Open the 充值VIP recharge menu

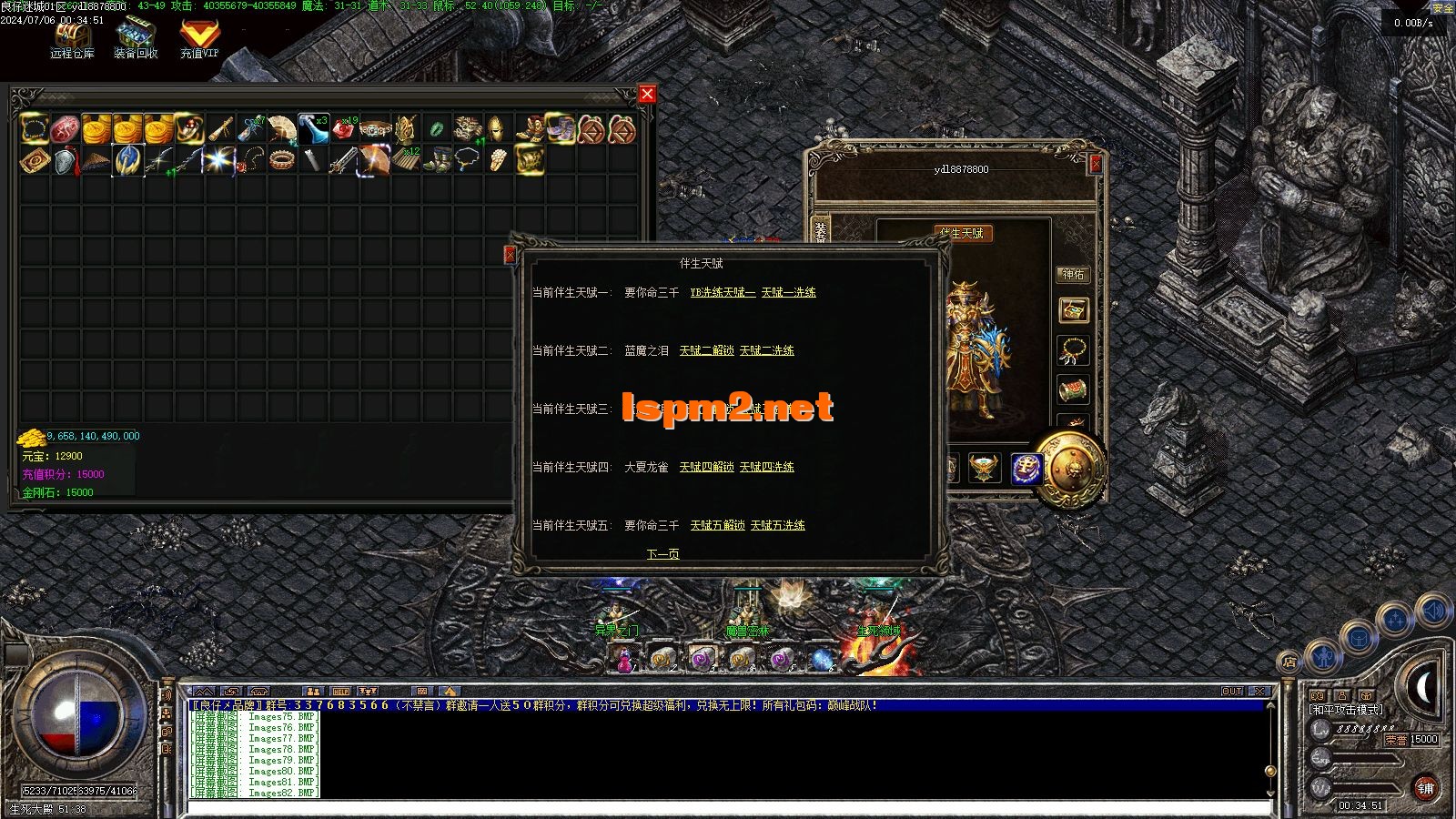point(198,39)
